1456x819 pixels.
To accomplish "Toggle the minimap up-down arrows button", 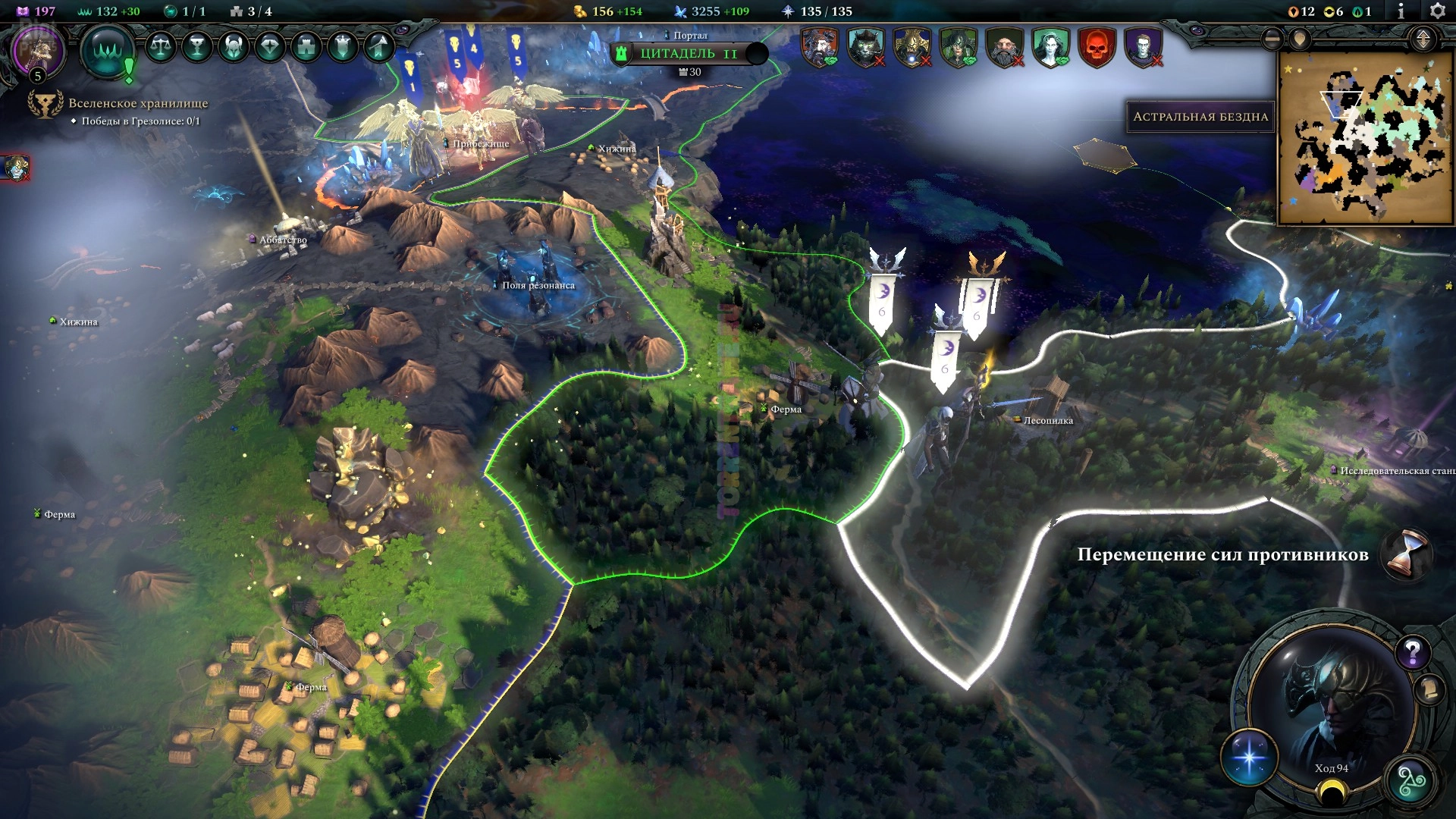I will (1423, 39).
